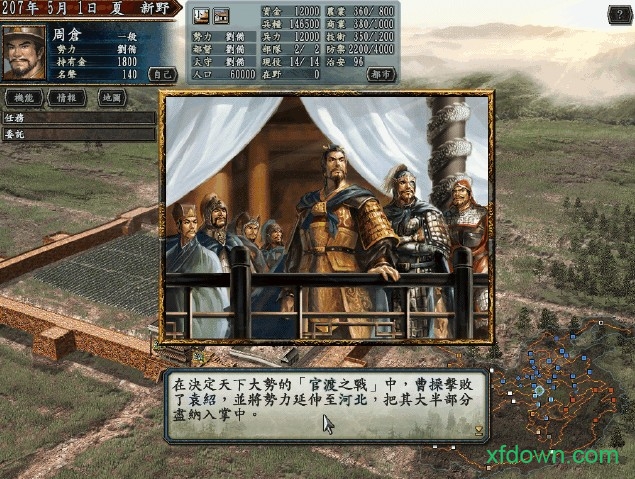Click the officer icon in city panel
The image size is (635, 479).
[200, 15]
